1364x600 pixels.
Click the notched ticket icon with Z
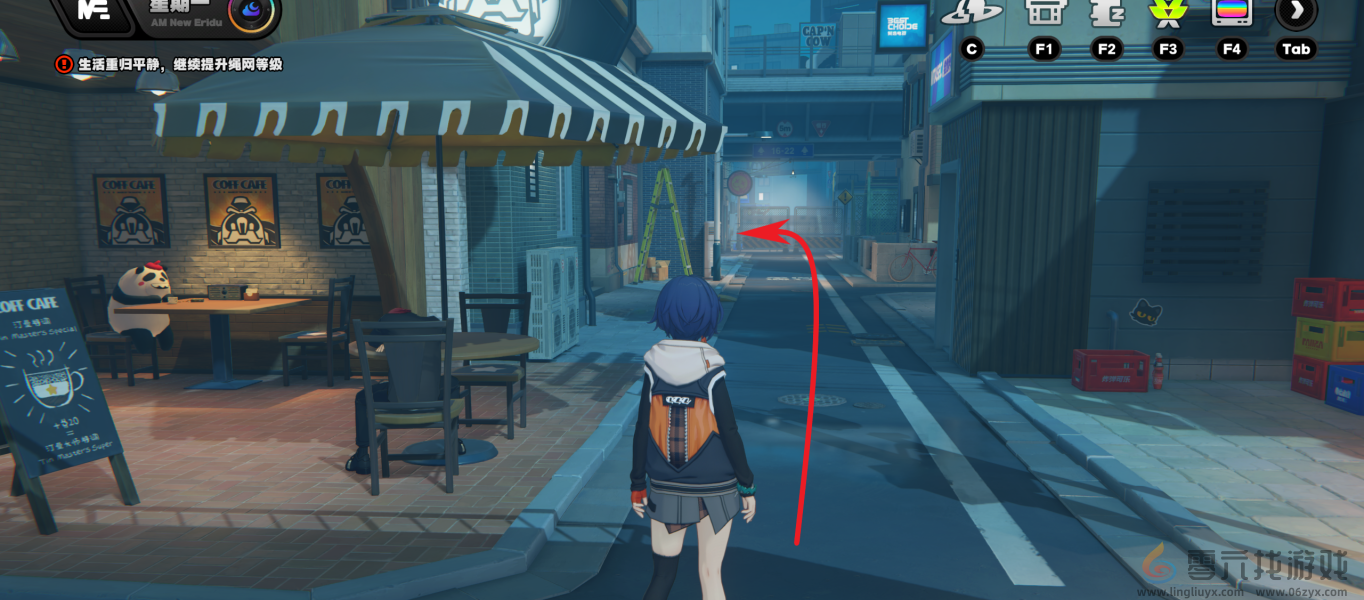click(1106, 12)
